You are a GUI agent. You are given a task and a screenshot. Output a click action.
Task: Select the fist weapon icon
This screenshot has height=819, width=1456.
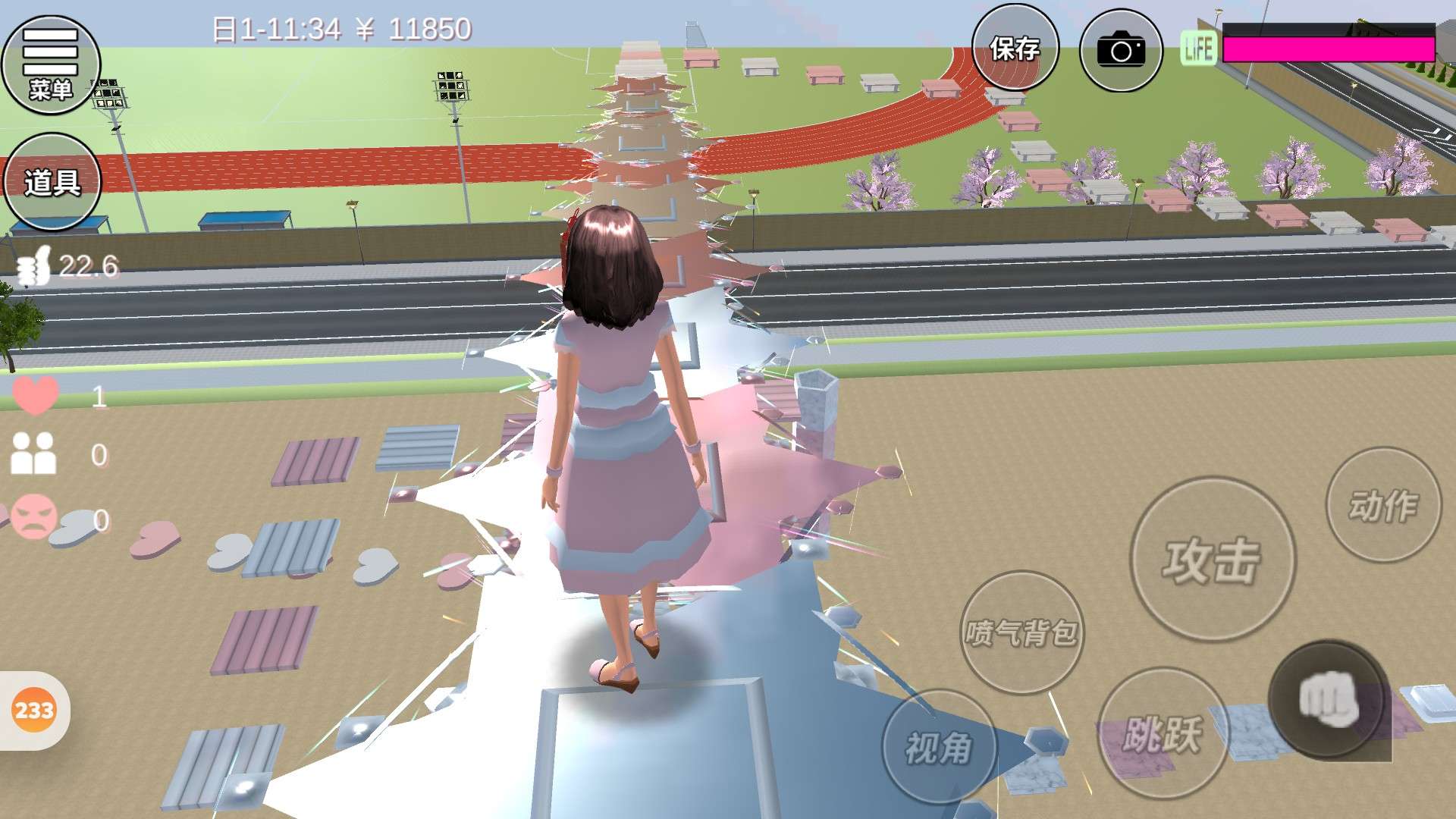pyautogui.click(x=1328, y=699)
